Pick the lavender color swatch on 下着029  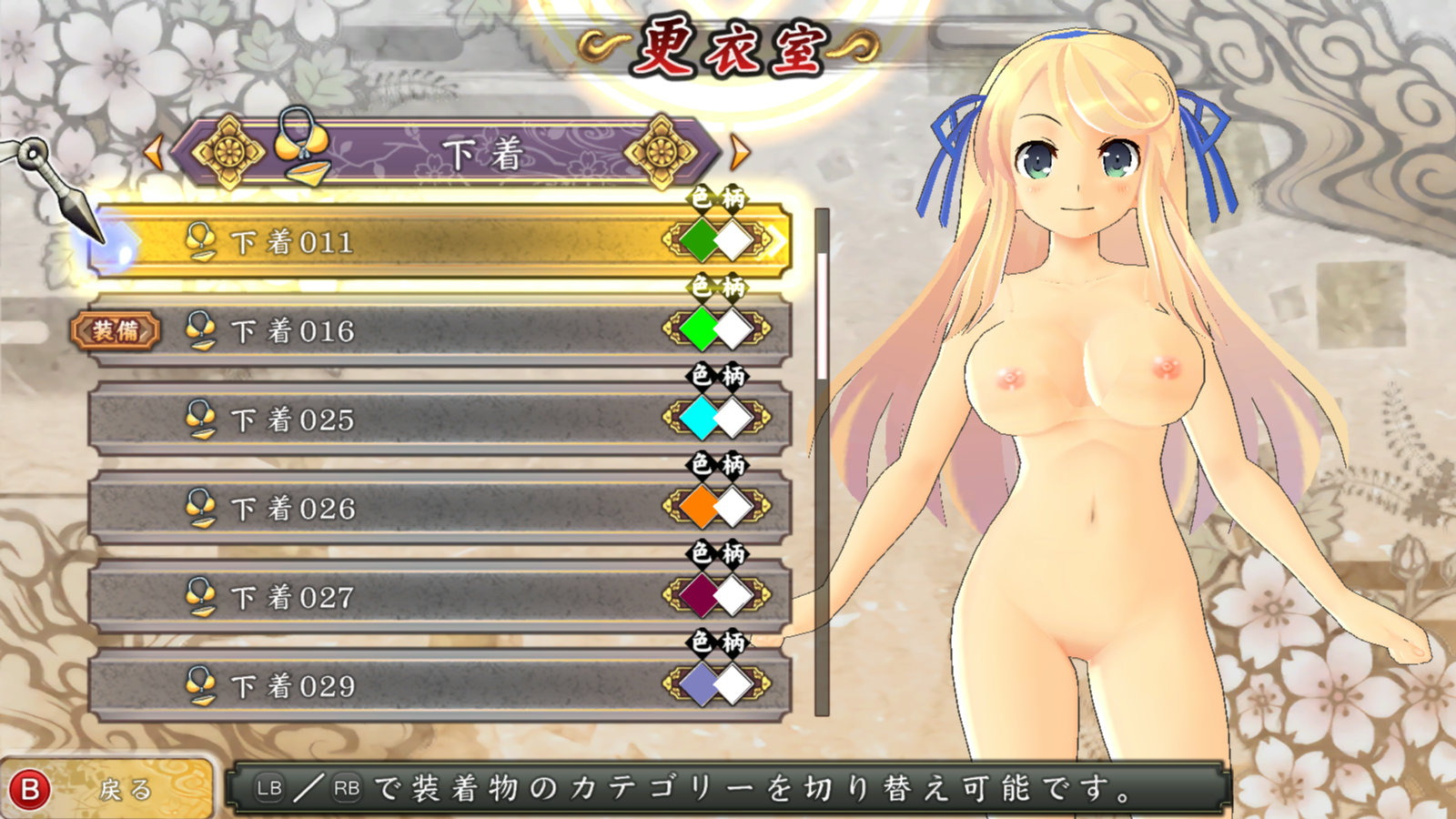pos(700,684)
